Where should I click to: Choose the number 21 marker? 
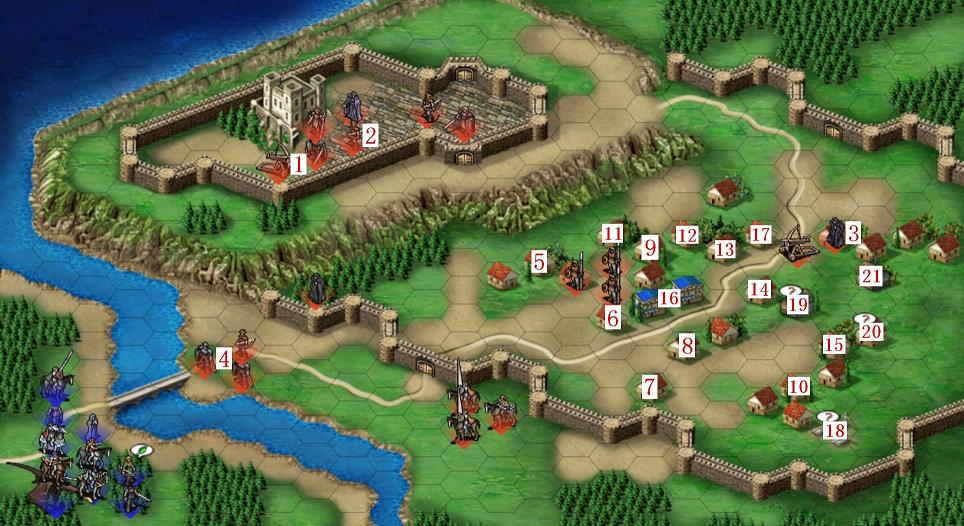(871, 275)
